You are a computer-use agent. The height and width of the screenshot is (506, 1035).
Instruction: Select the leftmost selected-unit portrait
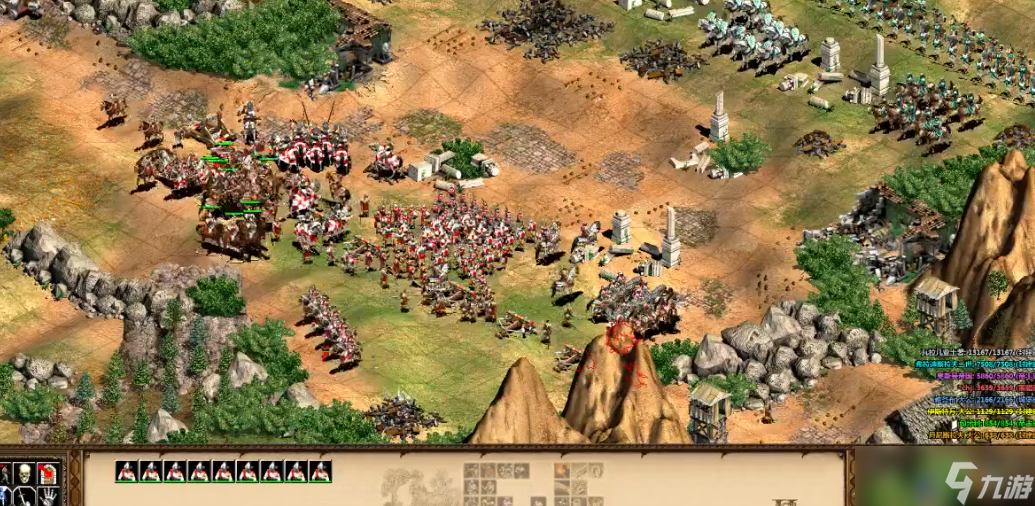126,472
